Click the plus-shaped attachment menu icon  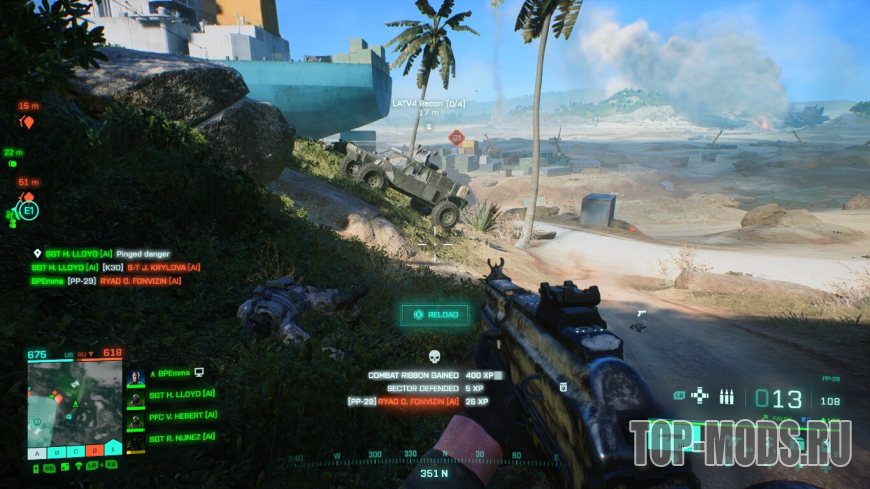(x=700, y=396)
